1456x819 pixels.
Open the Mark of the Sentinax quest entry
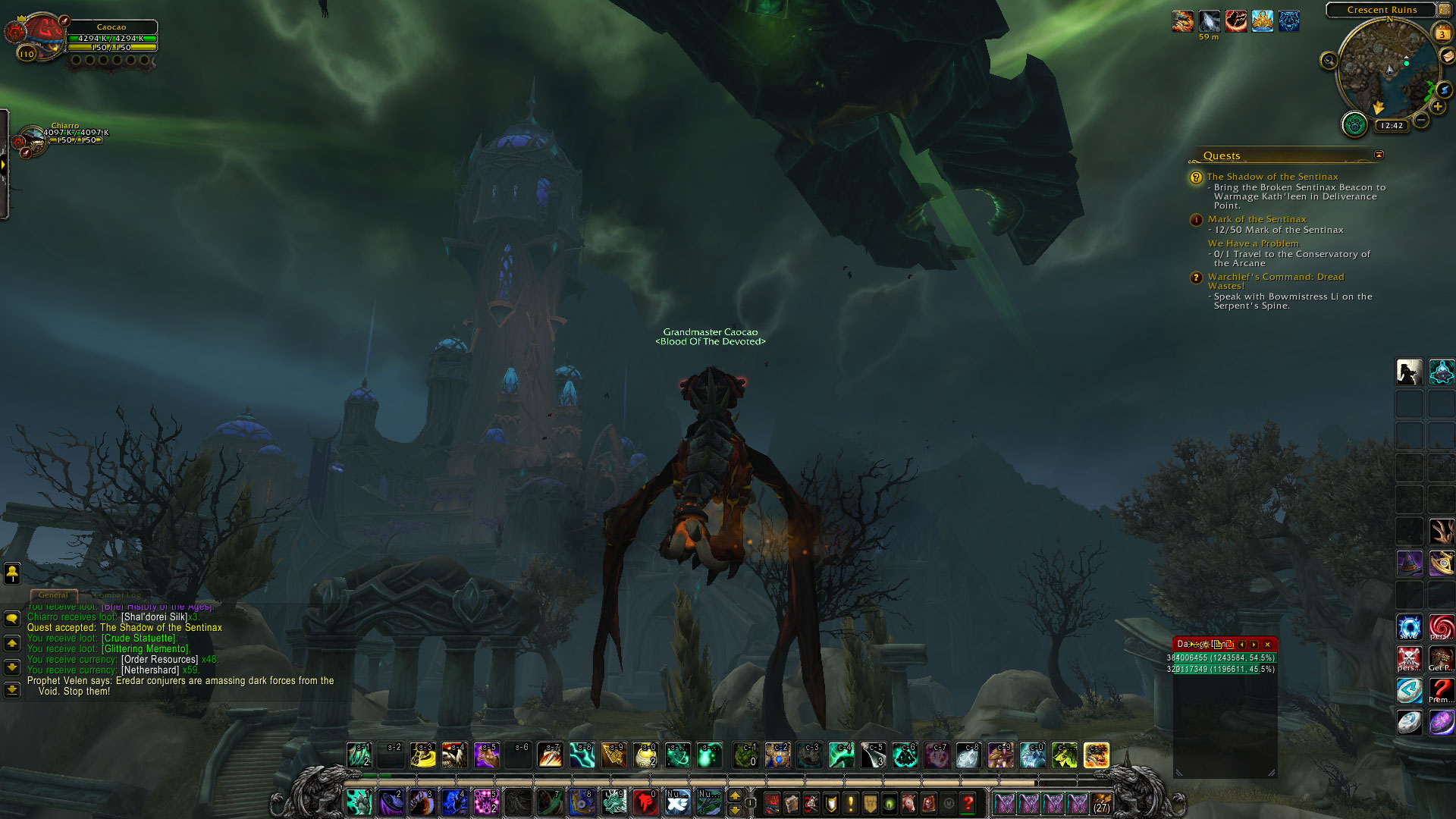[1257, 219]
